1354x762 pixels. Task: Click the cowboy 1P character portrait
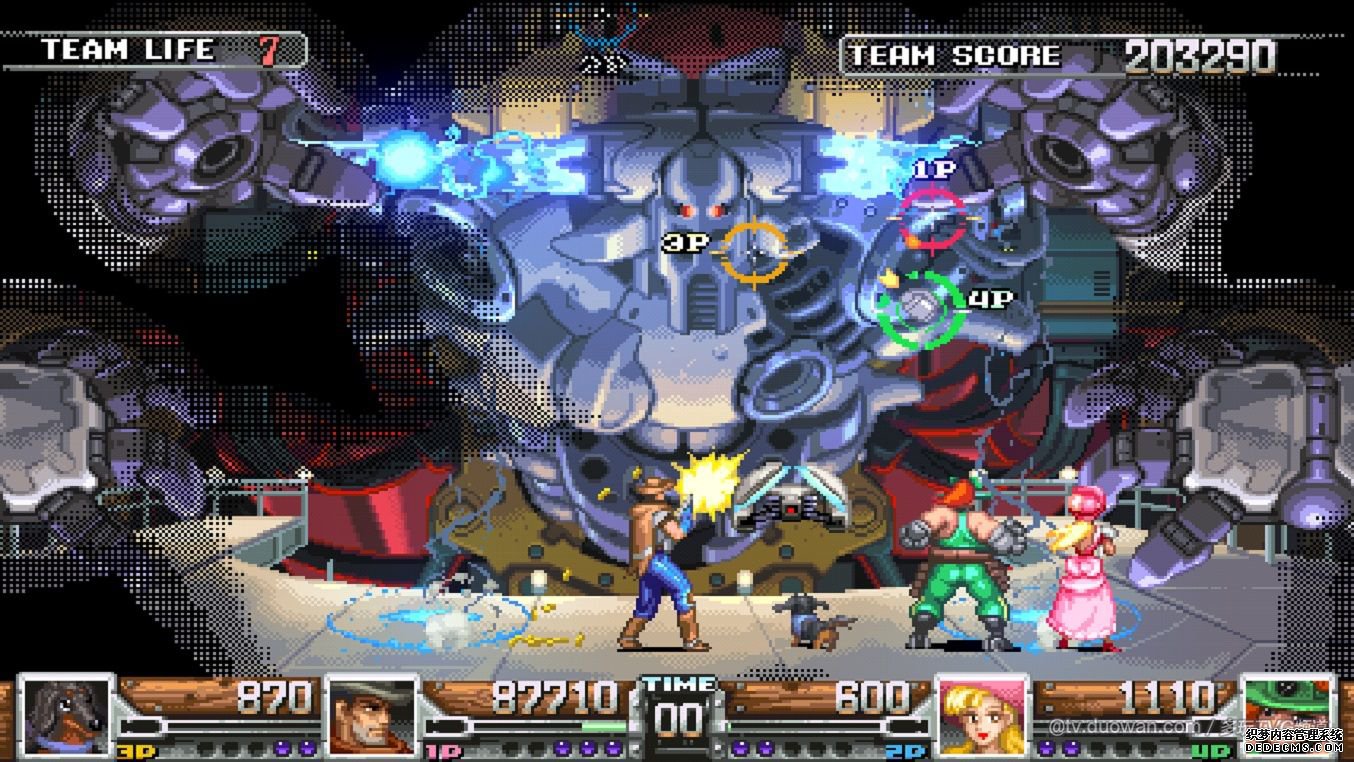click(x=372, y=714)
